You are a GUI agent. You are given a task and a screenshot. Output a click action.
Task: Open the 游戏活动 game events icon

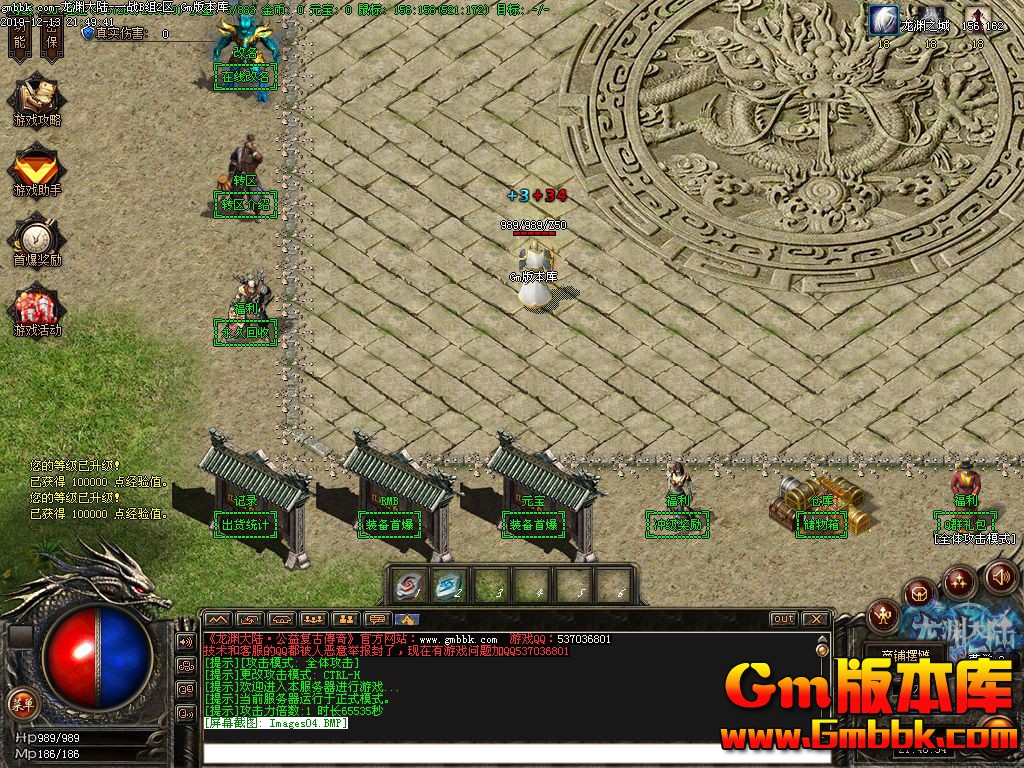37,310
